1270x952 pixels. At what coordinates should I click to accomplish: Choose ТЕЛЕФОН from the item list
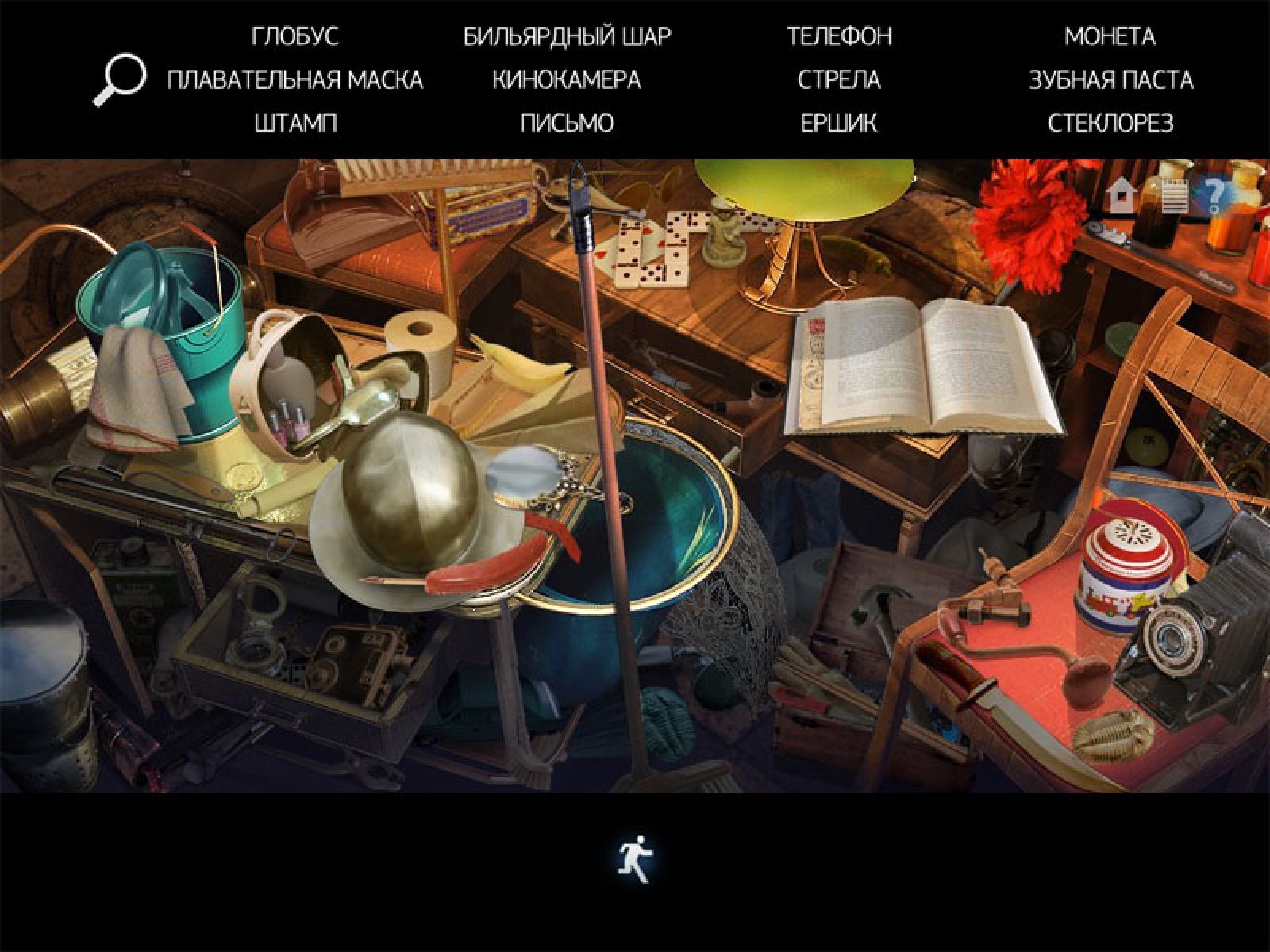click(x=839, y=36)
